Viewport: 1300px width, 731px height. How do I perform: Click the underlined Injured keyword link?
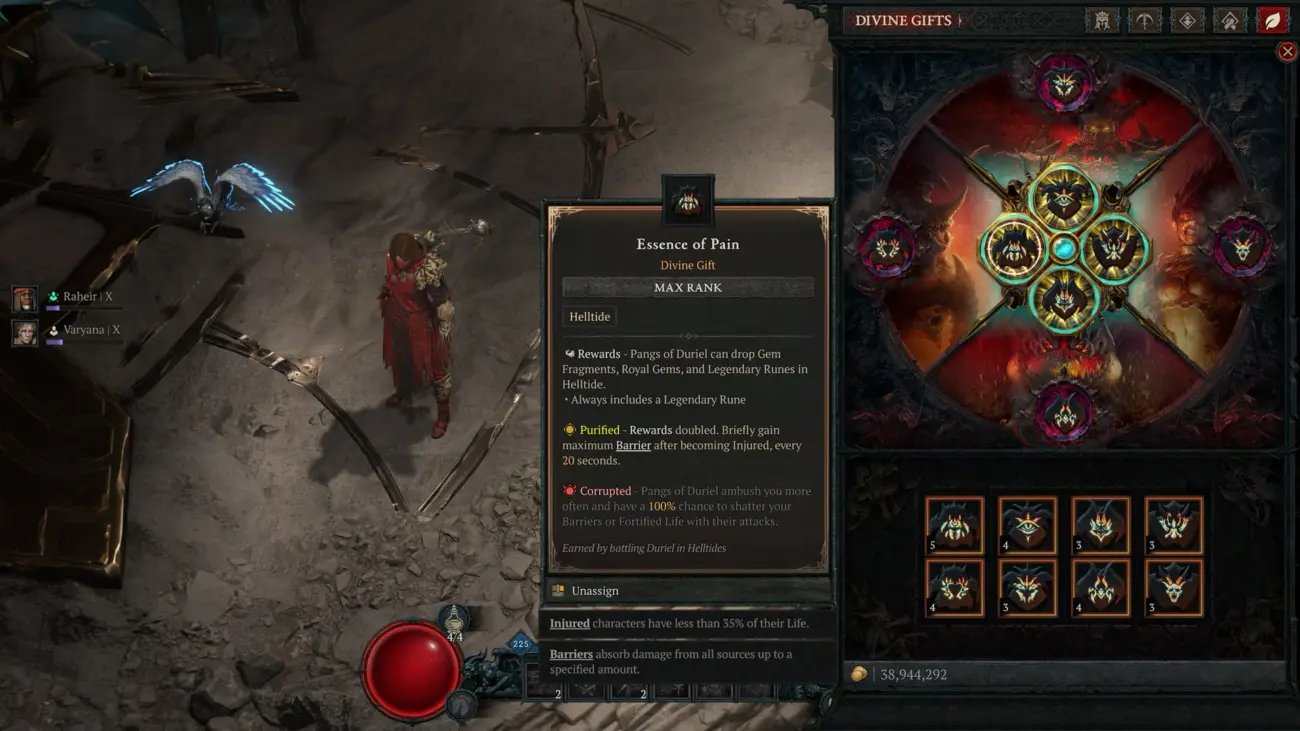(568, 623)
